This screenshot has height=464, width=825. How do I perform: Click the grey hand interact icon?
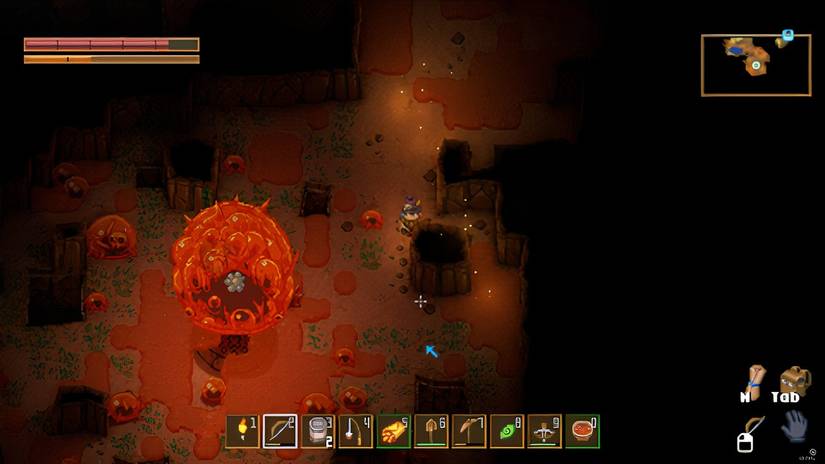click(793, 425)
